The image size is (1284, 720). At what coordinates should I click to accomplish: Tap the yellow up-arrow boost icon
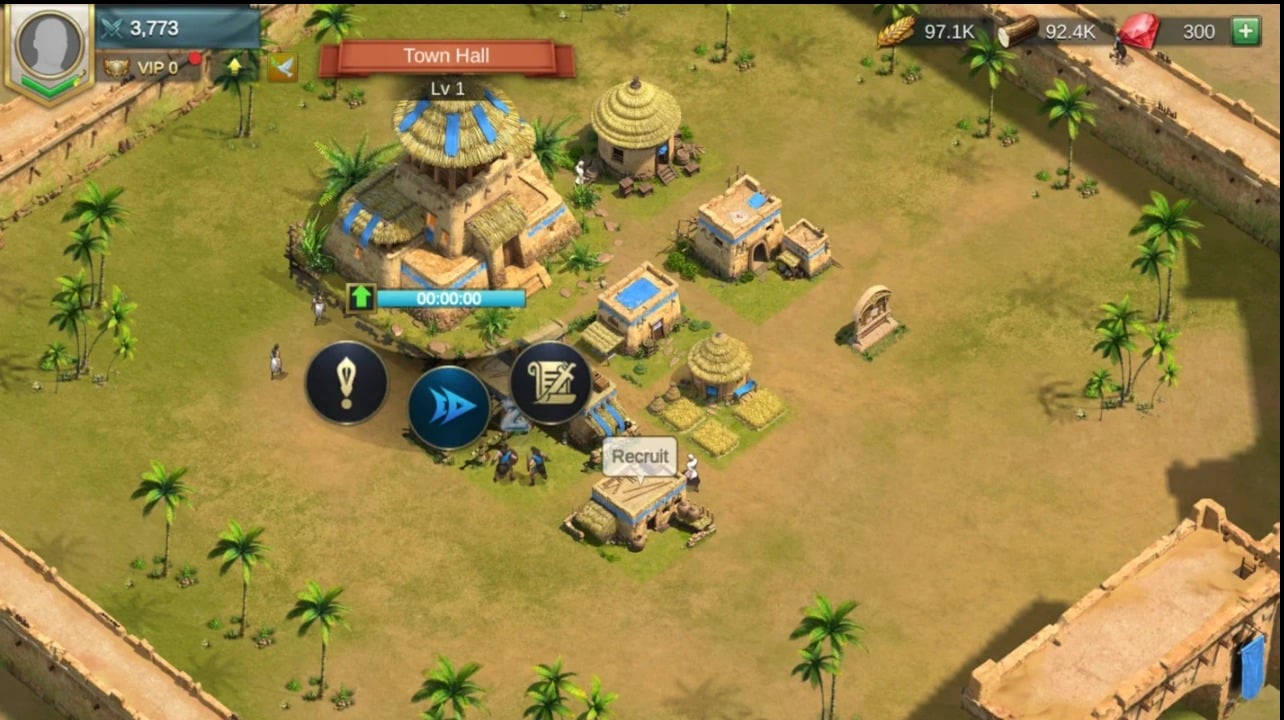coord(235,67)
